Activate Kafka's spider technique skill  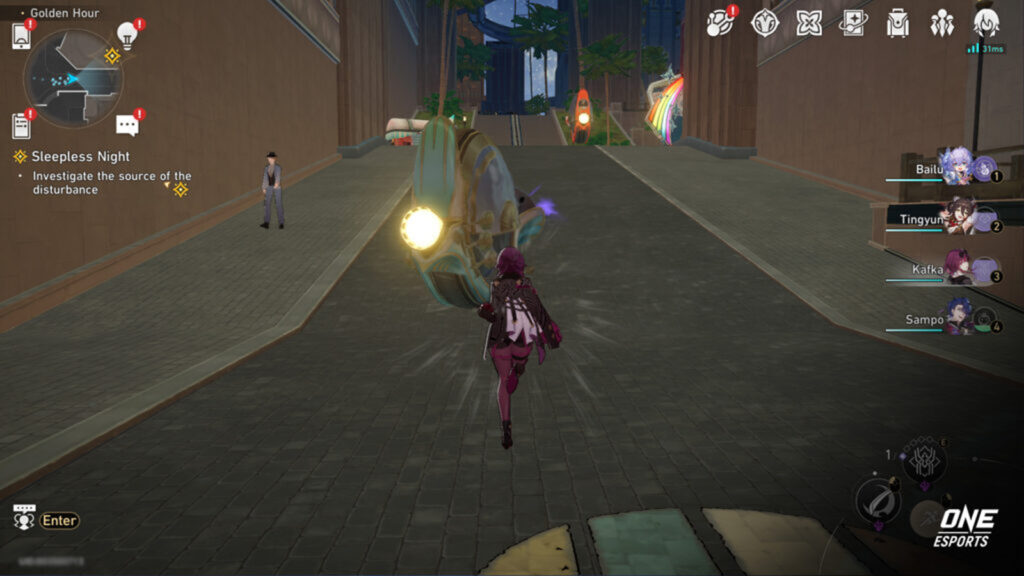pyautogui.click(x=924, y=462)
